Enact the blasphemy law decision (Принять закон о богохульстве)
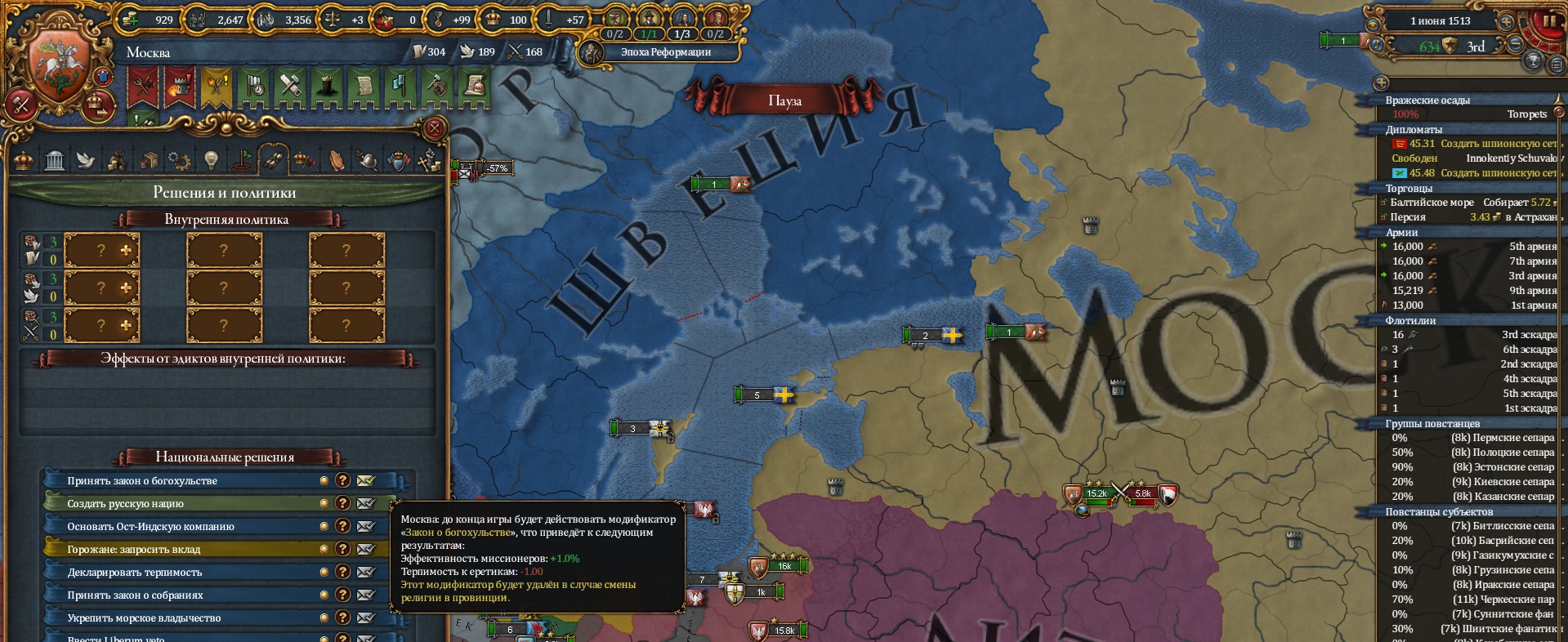1568x642 pixels. [365, 481]
